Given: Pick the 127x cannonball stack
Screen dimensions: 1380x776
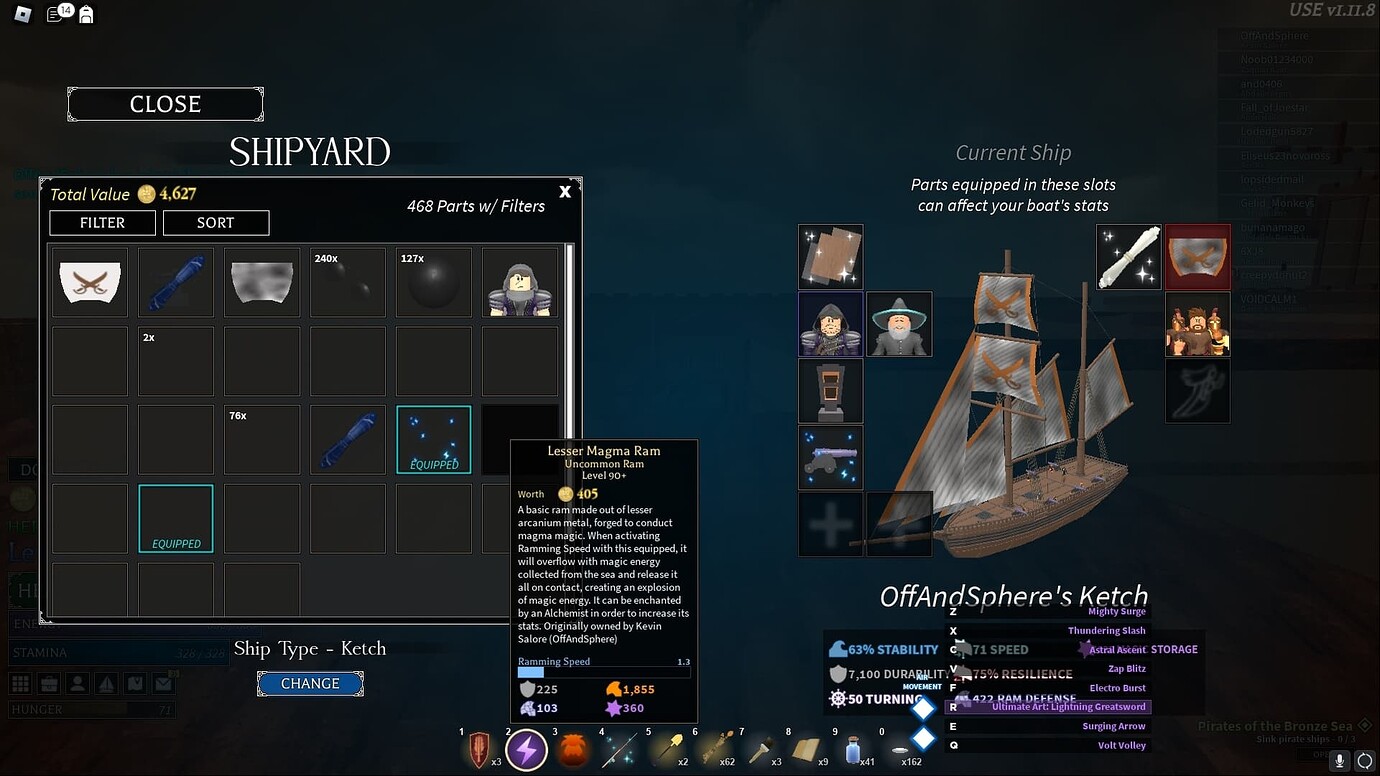Looking at the screenshot, I should tap(434, 282).
